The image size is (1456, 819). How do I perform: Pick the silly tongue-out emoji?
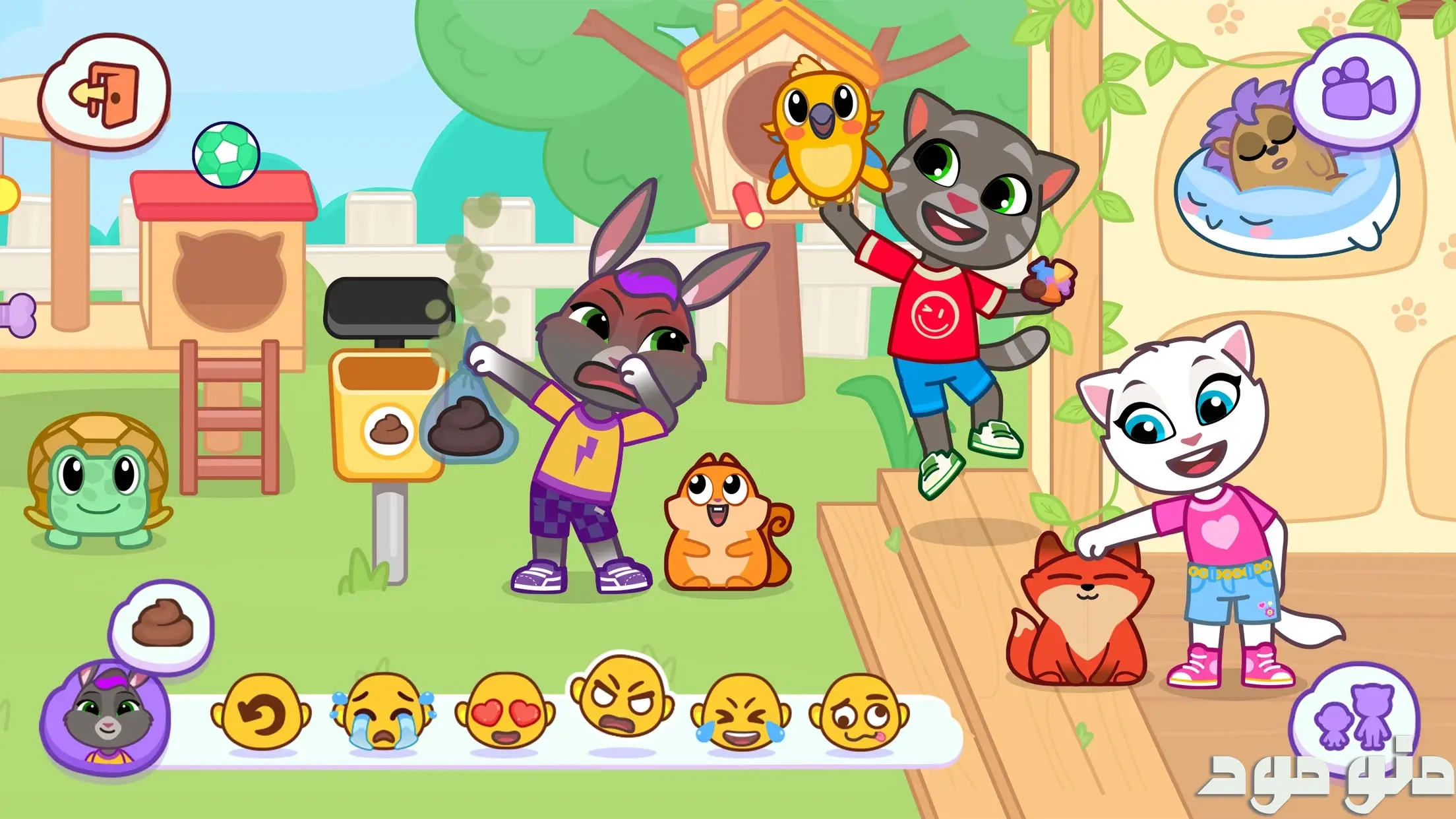coord(859,713)
